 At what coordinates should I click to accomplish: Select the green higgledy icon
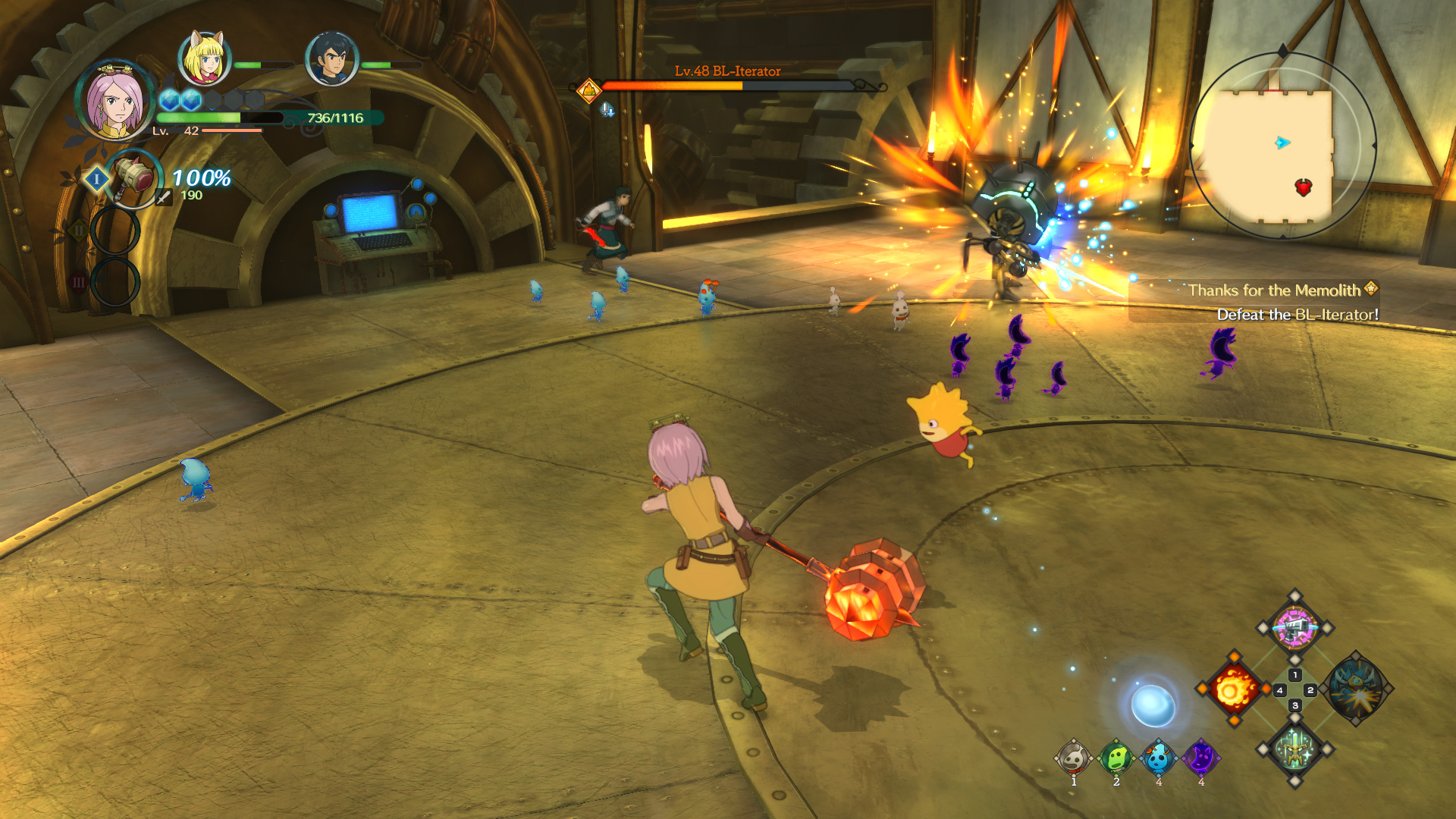(x=1116, y=758)
